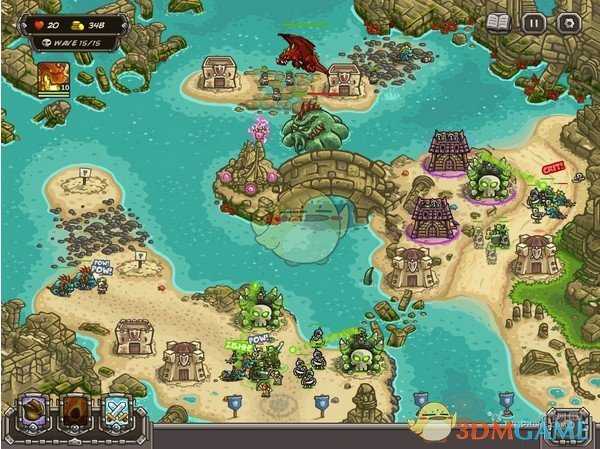Open the encyclopedia book
Image resolution: width=600 pixels, height=449 pixels.
498,21
